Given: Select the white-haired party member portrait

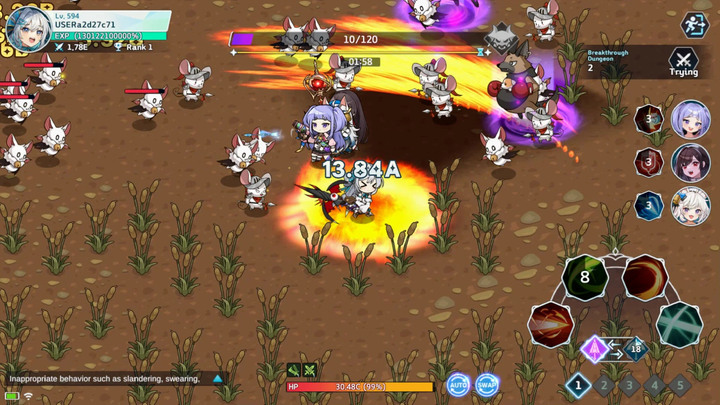Looking at the screenshot, I should 690,207.
